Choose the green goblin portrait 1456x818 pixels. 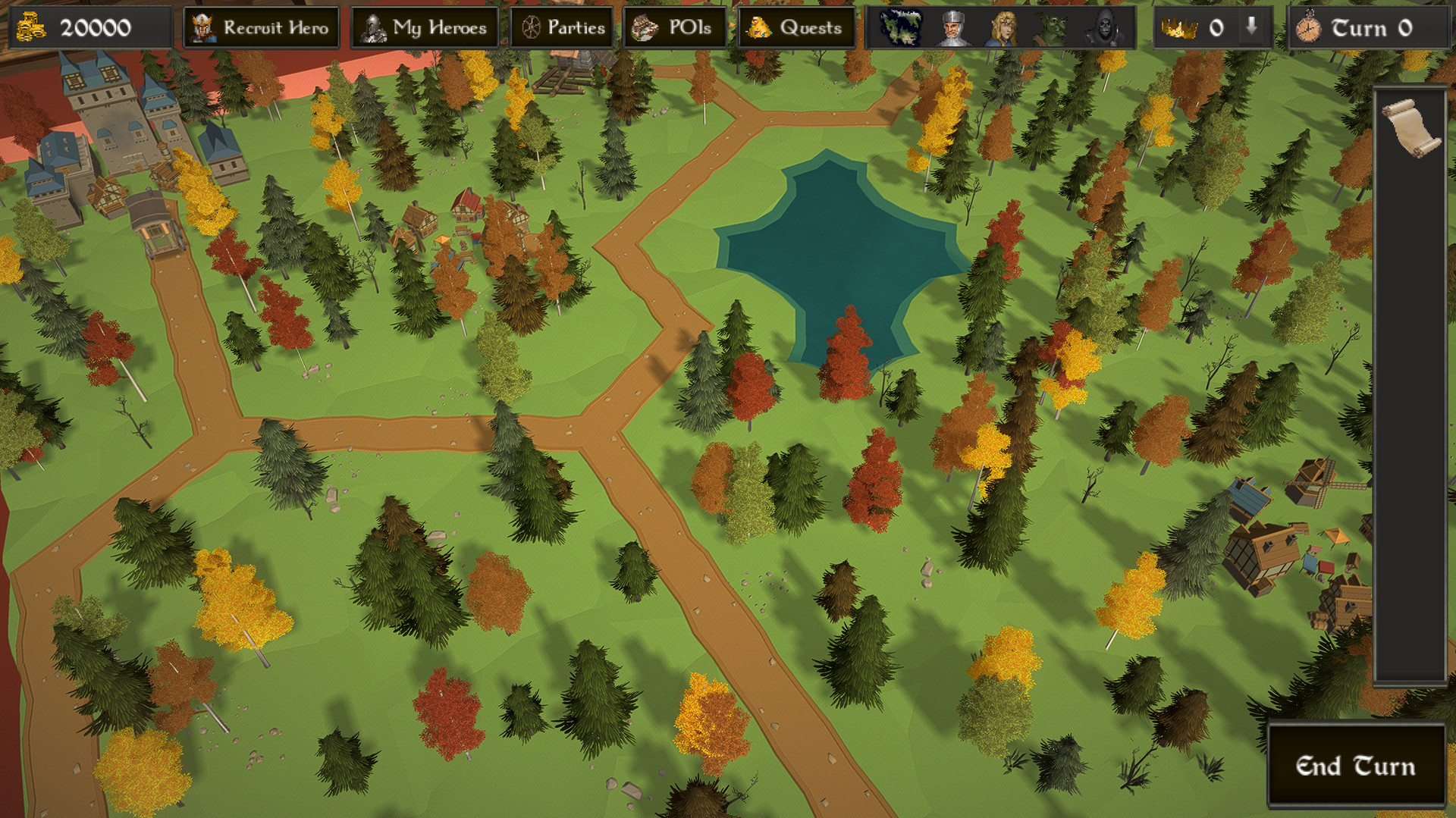(1053, 28)
